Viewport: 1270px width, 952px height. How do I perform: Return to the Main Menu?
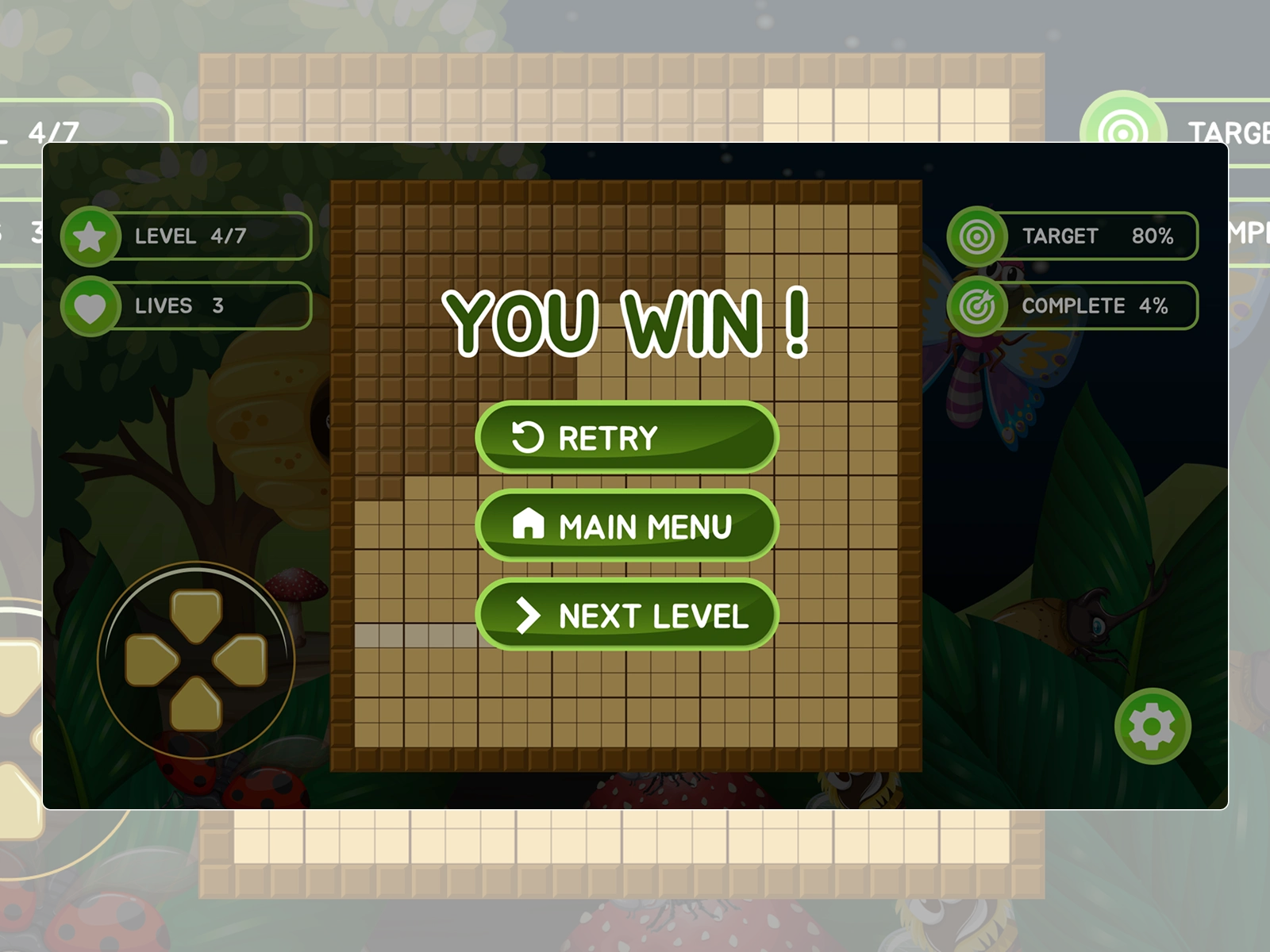click(626, 526)
